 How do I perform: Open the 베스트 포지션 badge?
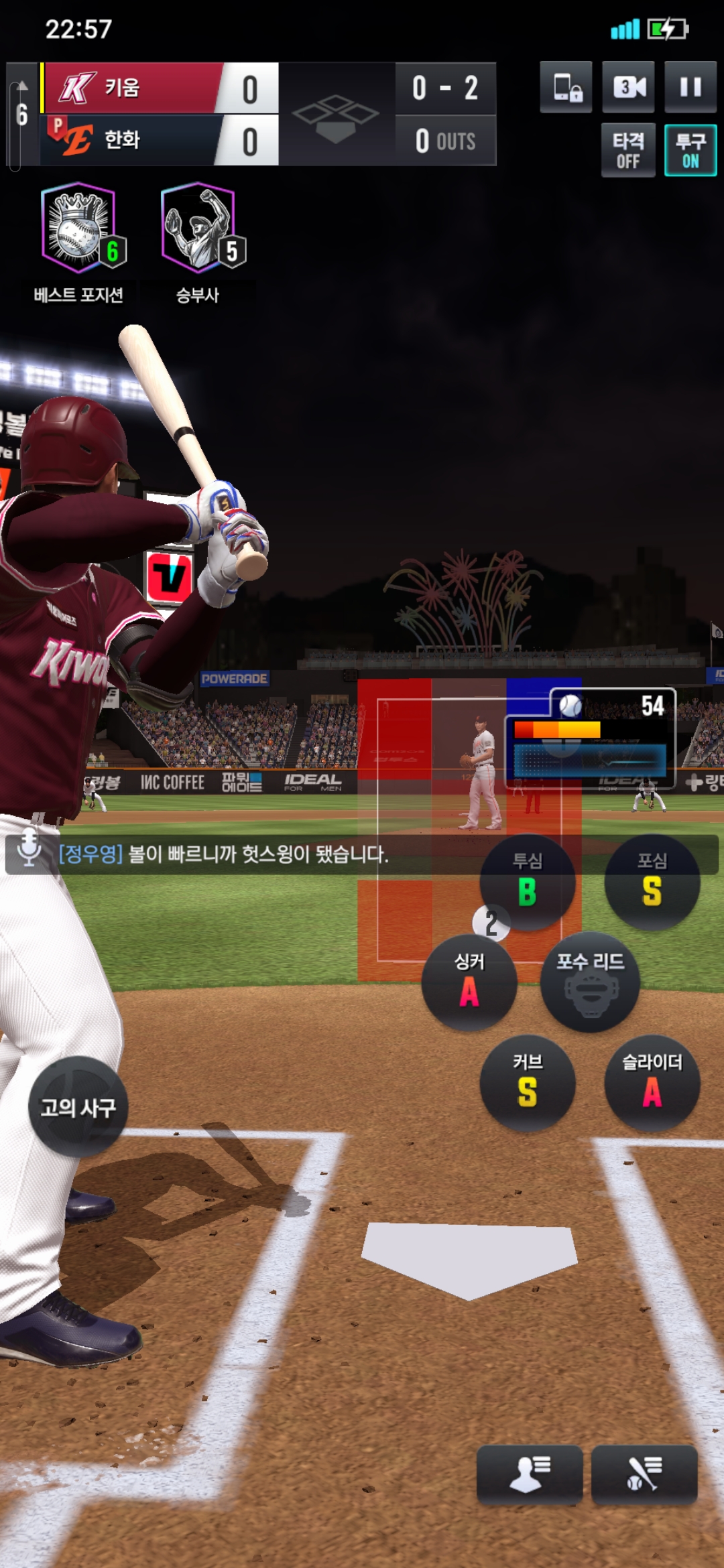tap(79, 229)
